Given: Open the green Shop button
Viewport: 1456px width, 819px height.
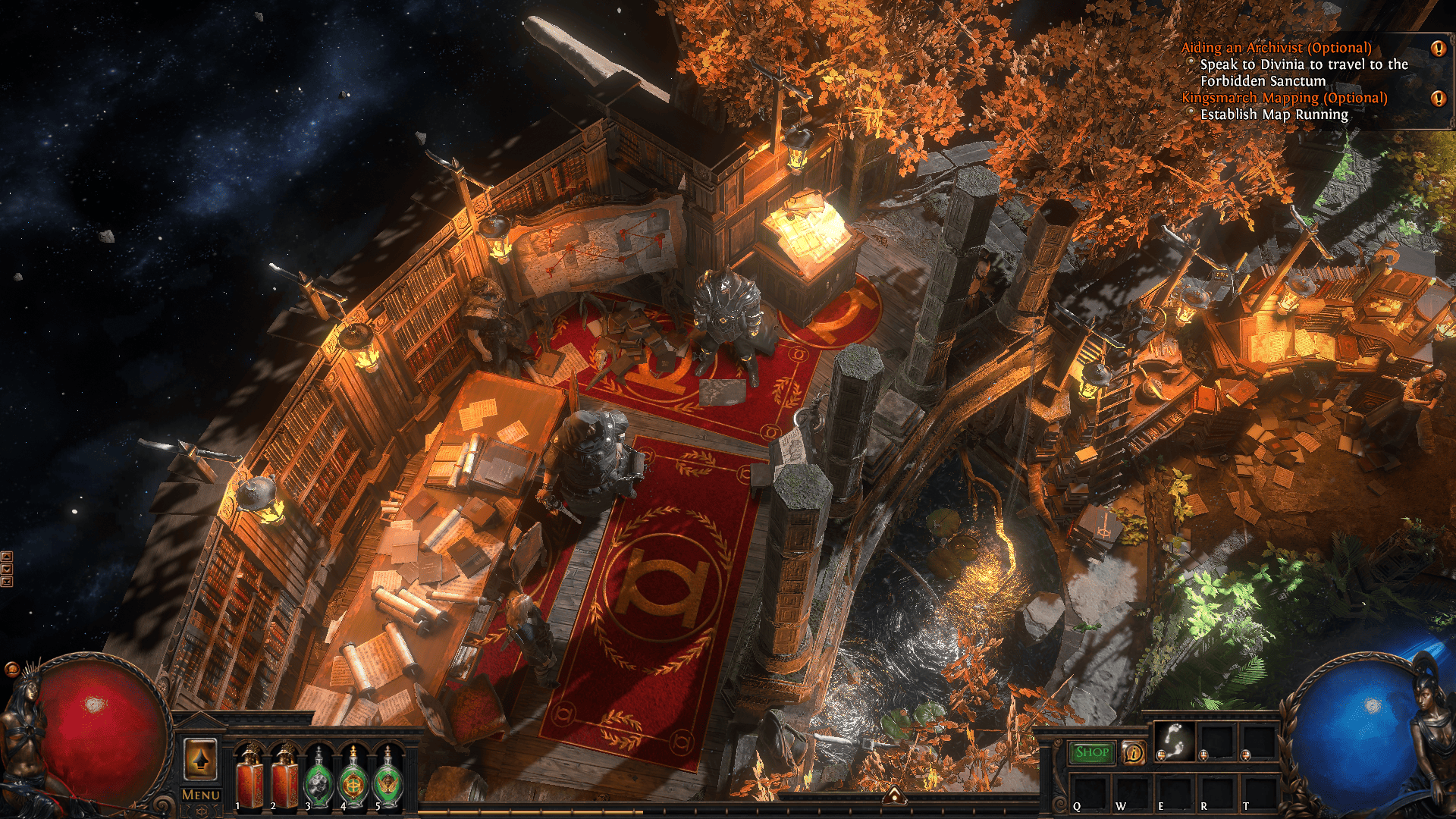Looking at the screenshot, I should [1092, 752].
